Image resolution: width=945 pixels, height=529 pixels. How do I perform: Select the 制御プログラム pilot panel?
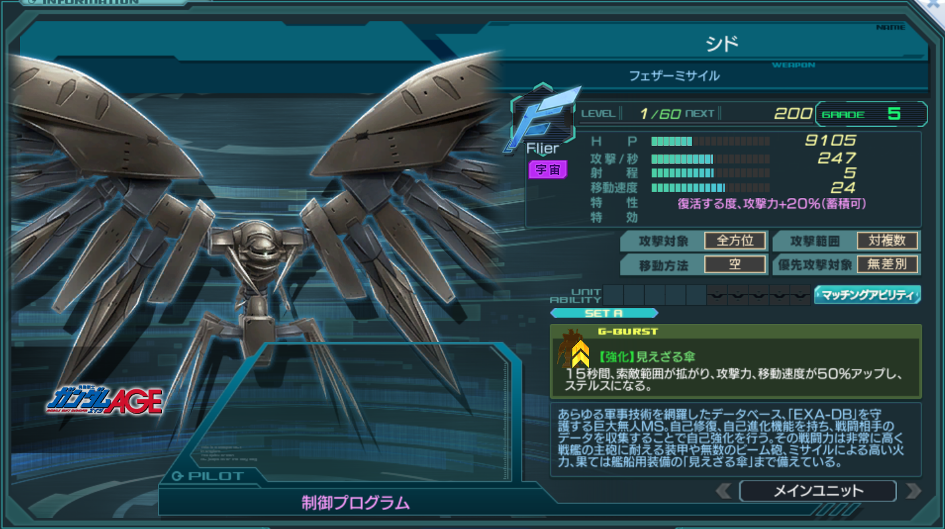click(x=356, y=502)
